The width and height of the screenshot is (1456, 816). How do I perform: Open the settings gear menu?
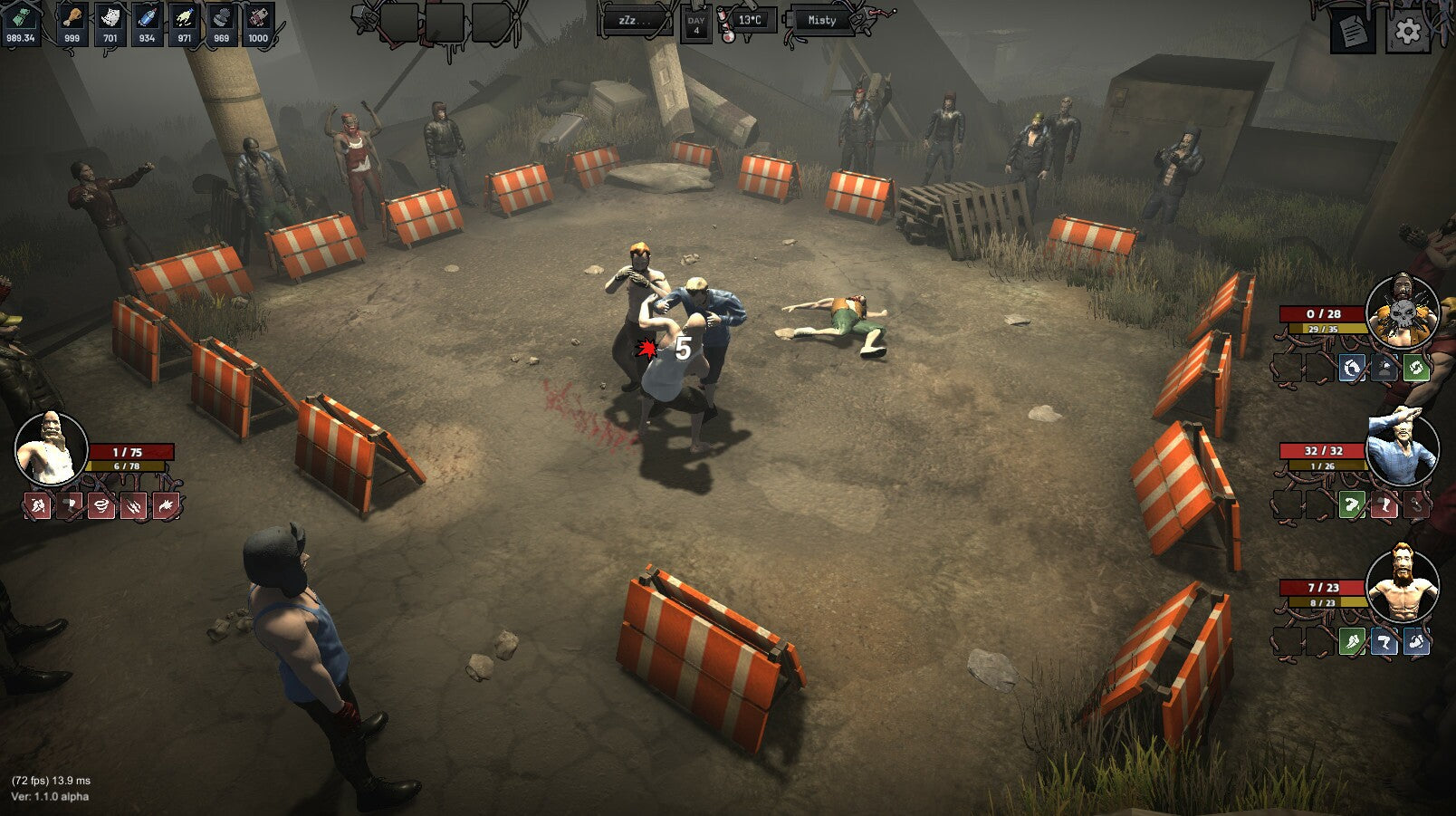pyautogui.click(x=1407, y=32)
